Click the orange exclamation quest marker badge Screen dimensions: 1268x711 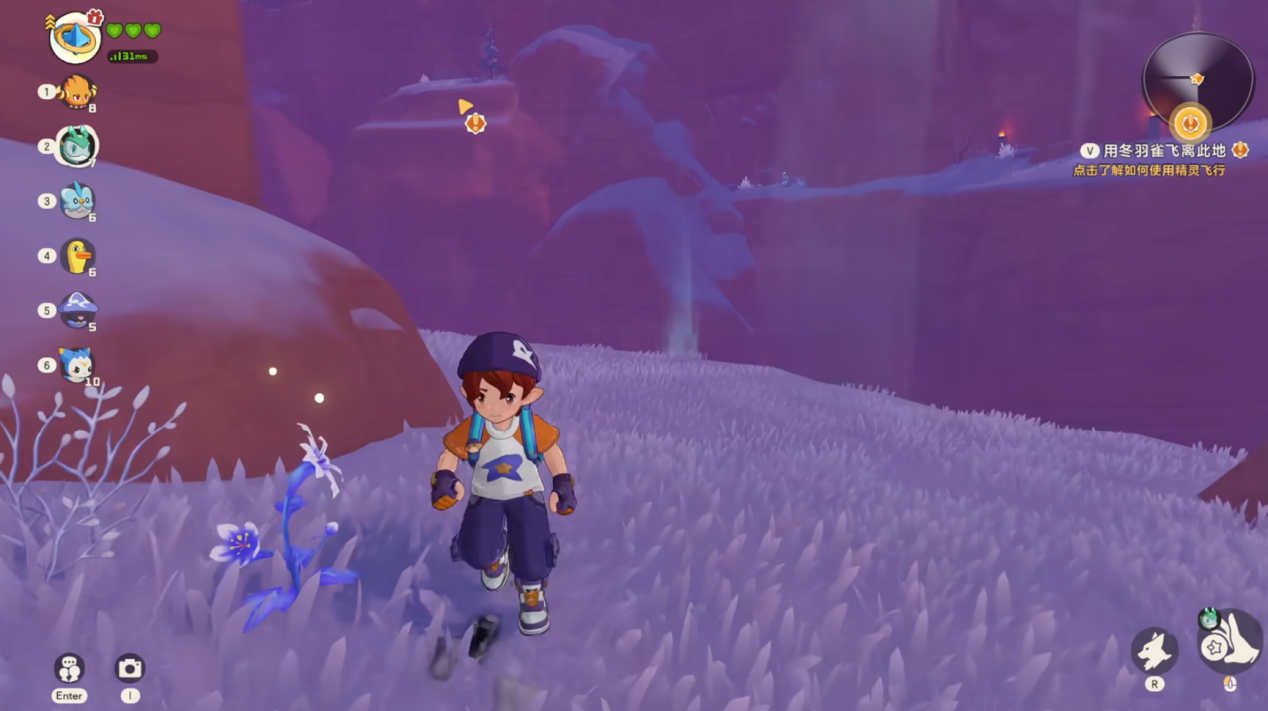coord(476,123)
